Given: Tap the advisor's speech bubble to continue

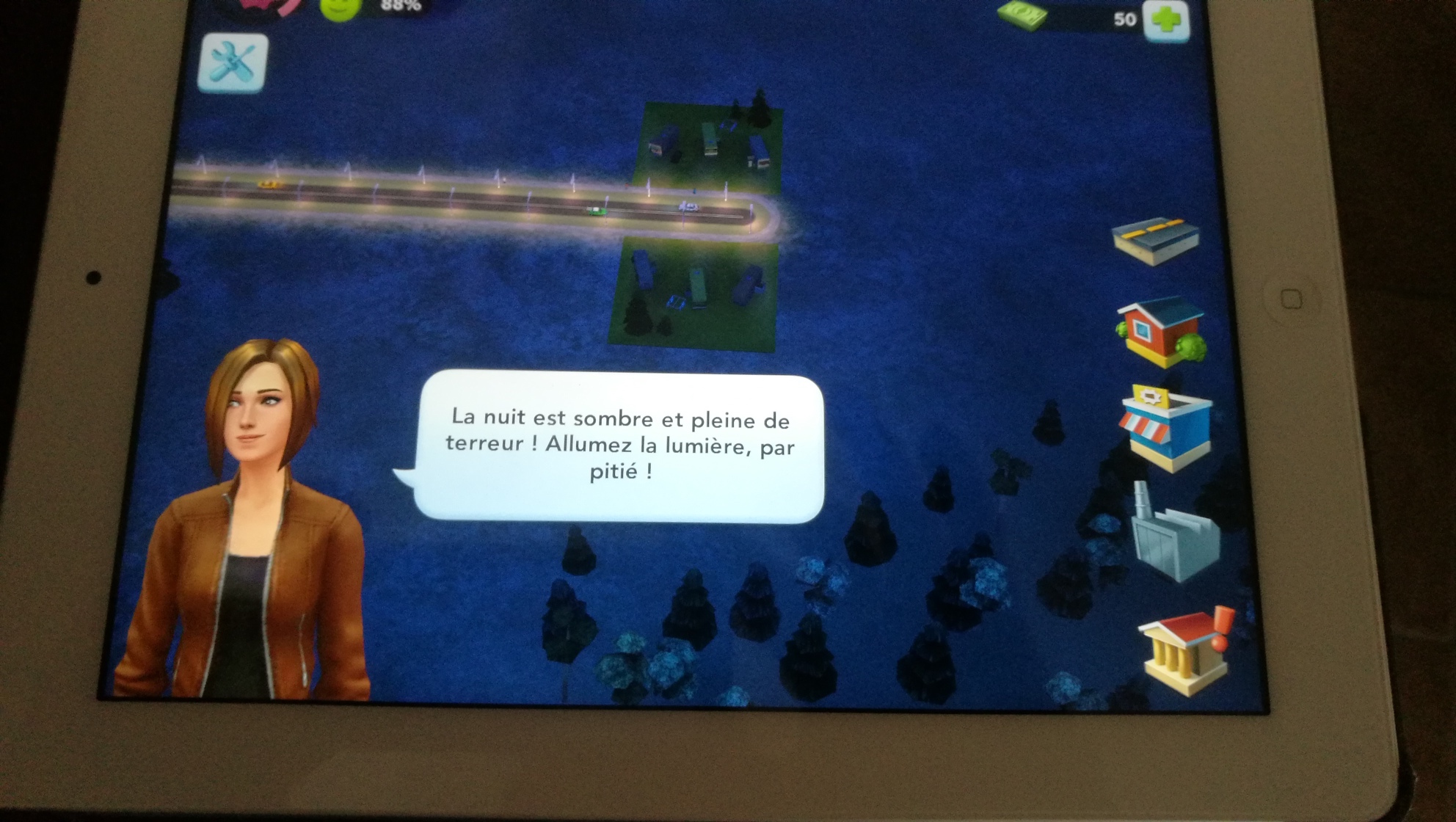Looking at the screenshot, I should point(619,447).
